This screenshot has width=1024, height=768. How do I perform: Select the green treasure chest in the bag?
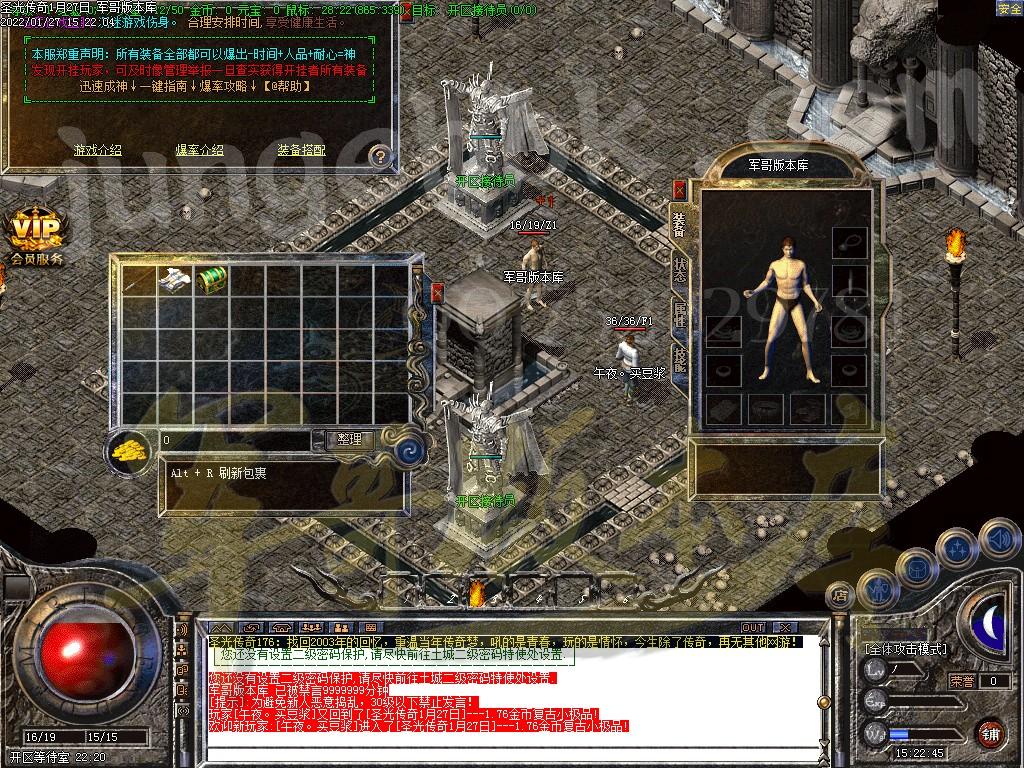(211, 280)
